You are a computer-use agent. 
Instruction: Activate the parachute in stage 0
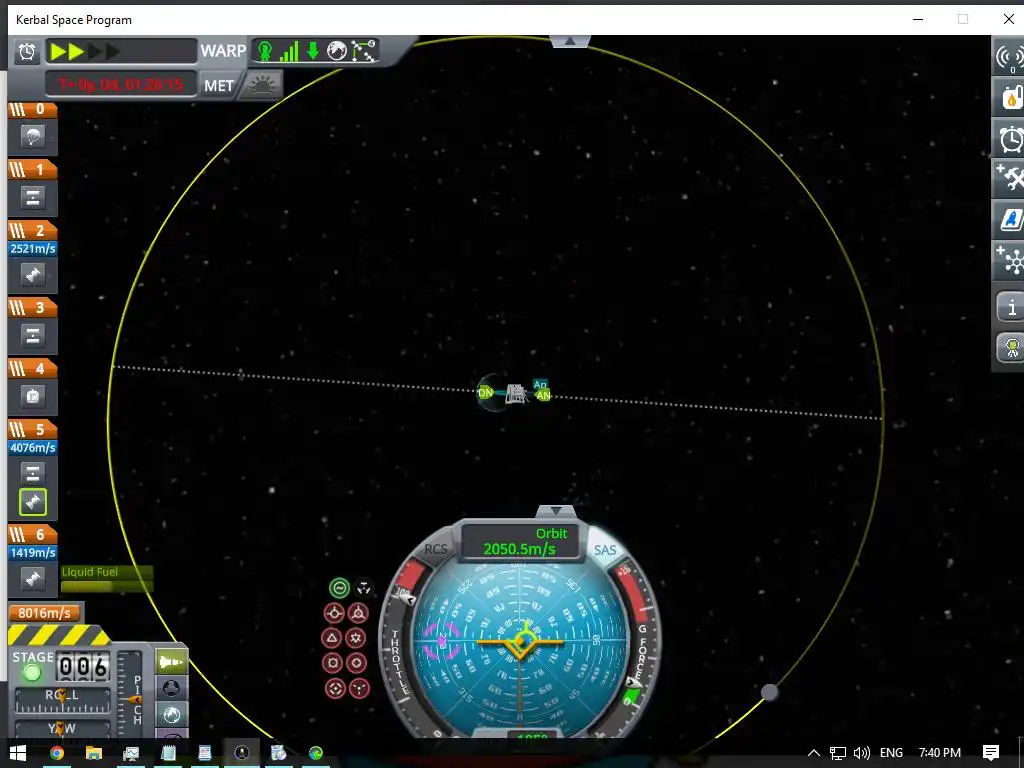(33, 137)
